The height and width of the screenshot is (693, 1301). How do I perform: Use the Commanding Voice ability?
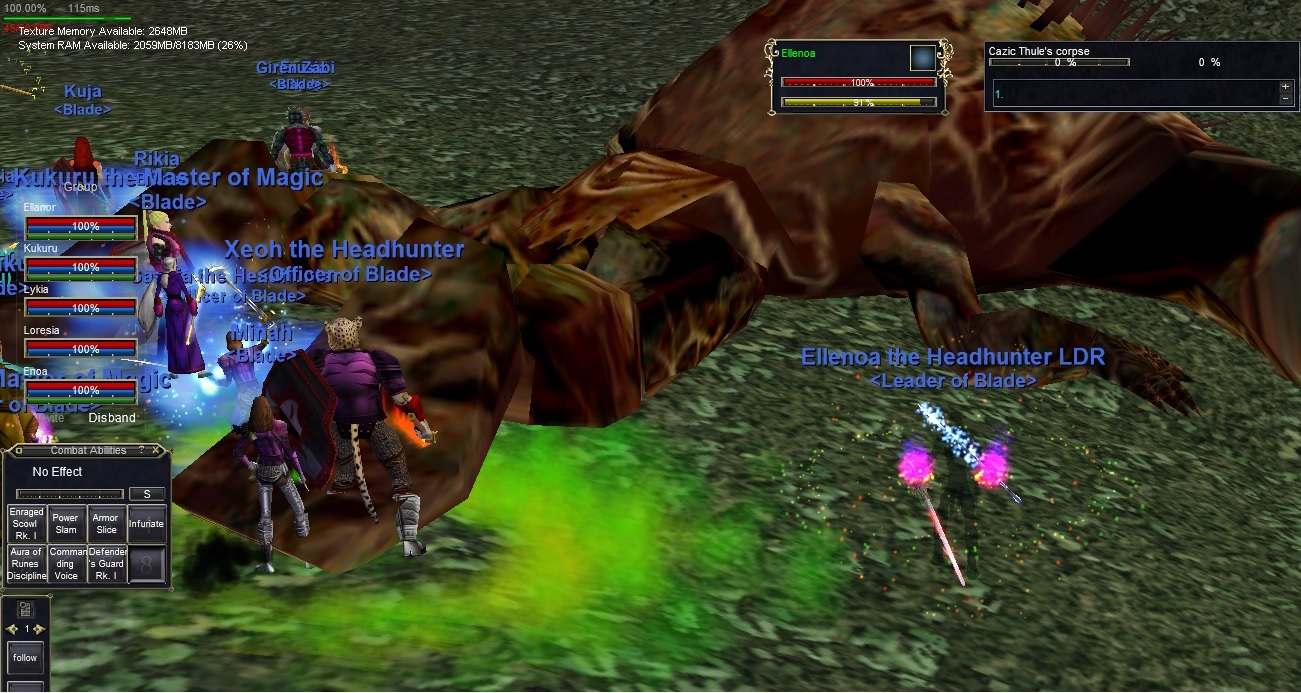[x=66, y=564]
